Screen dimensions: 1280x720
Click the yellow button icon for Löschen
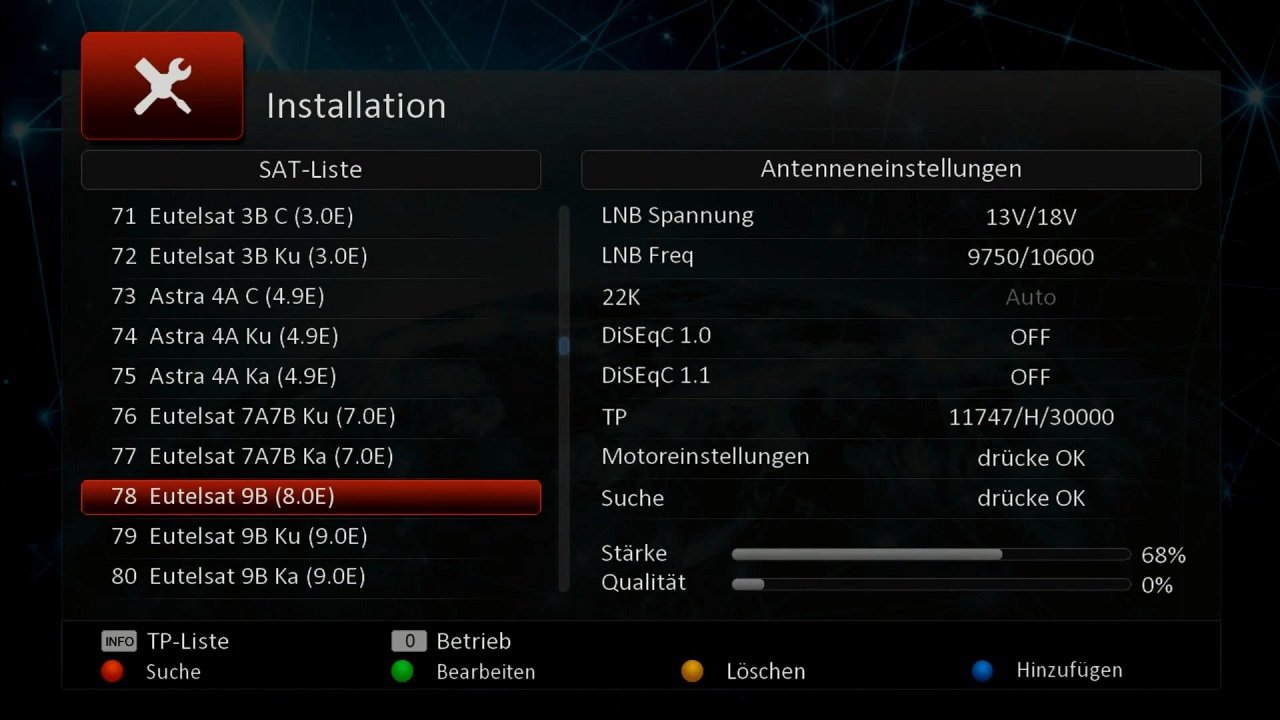coord(693,671)
